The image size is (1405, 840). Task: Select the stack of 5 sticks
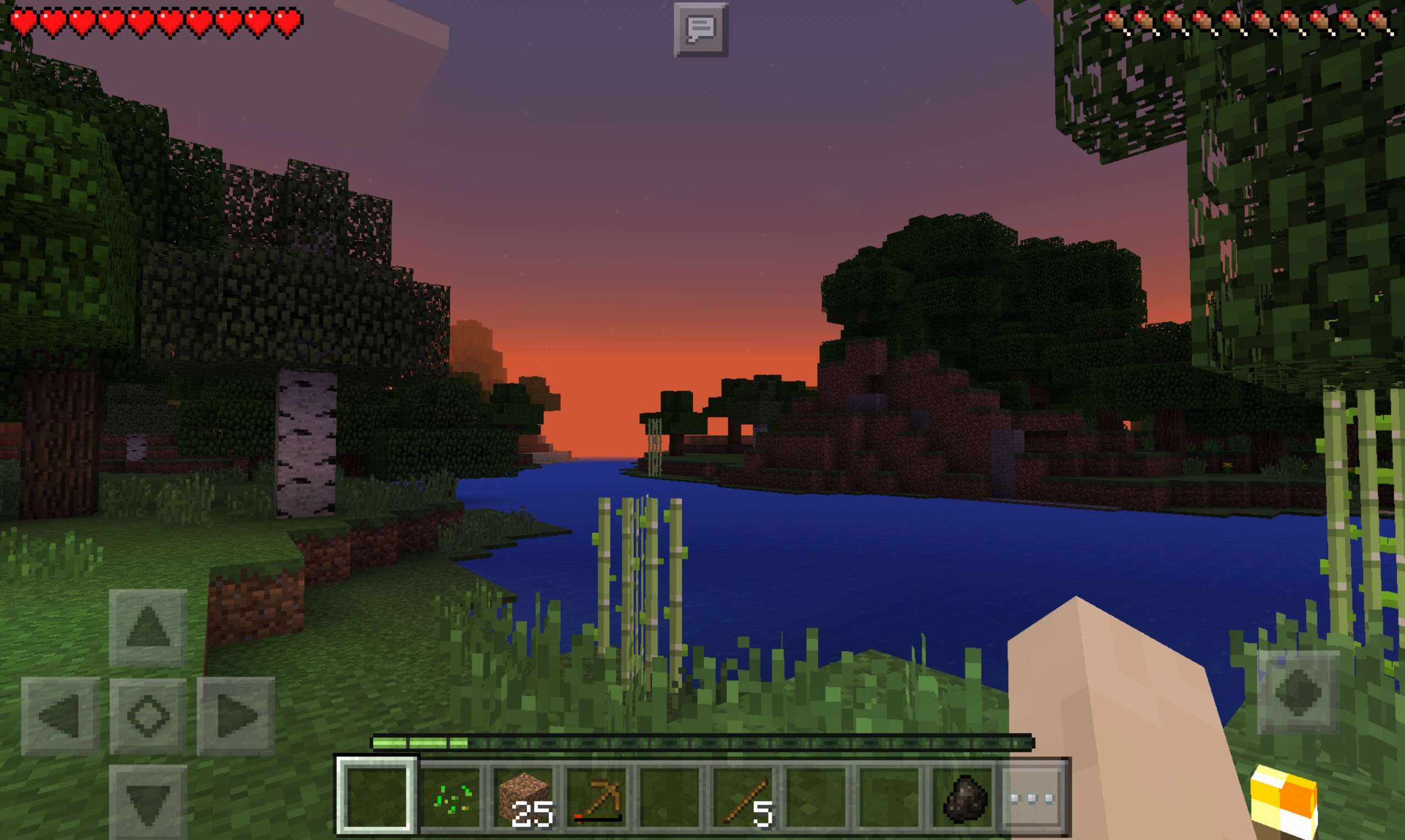(x=745, y=798)
